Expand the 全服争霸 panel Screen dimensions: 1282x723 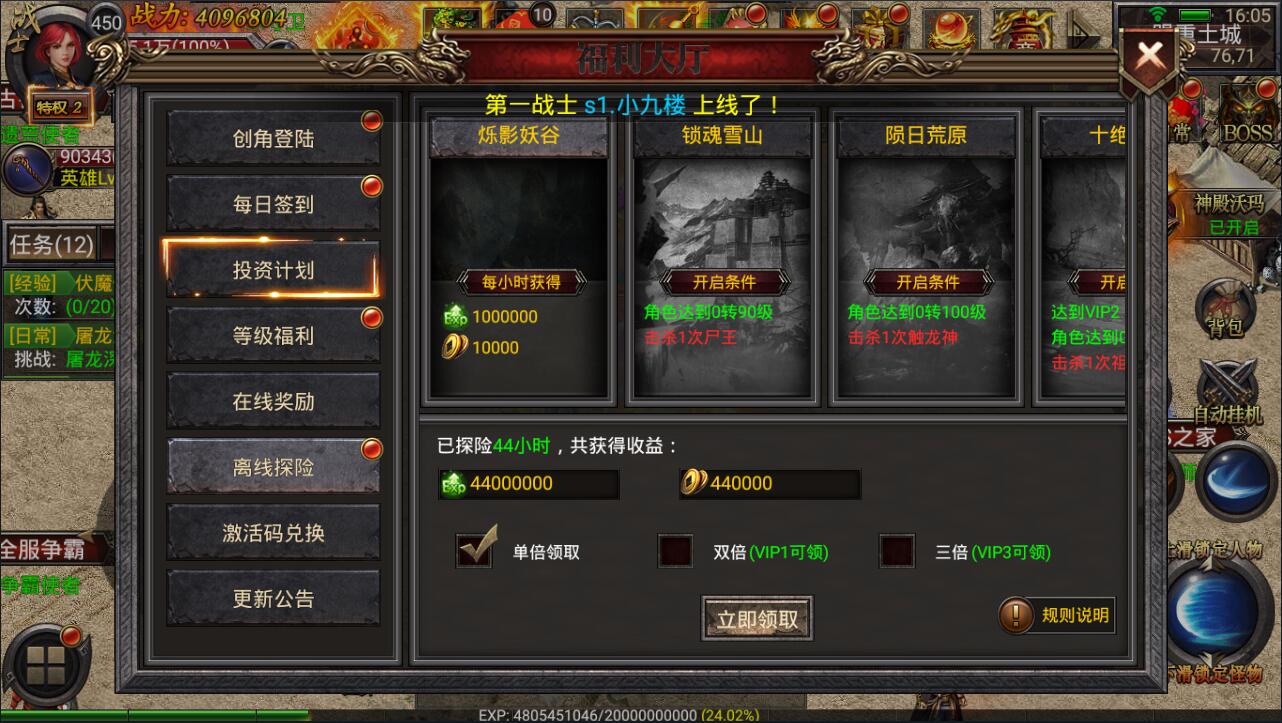[x=40, y=548]
